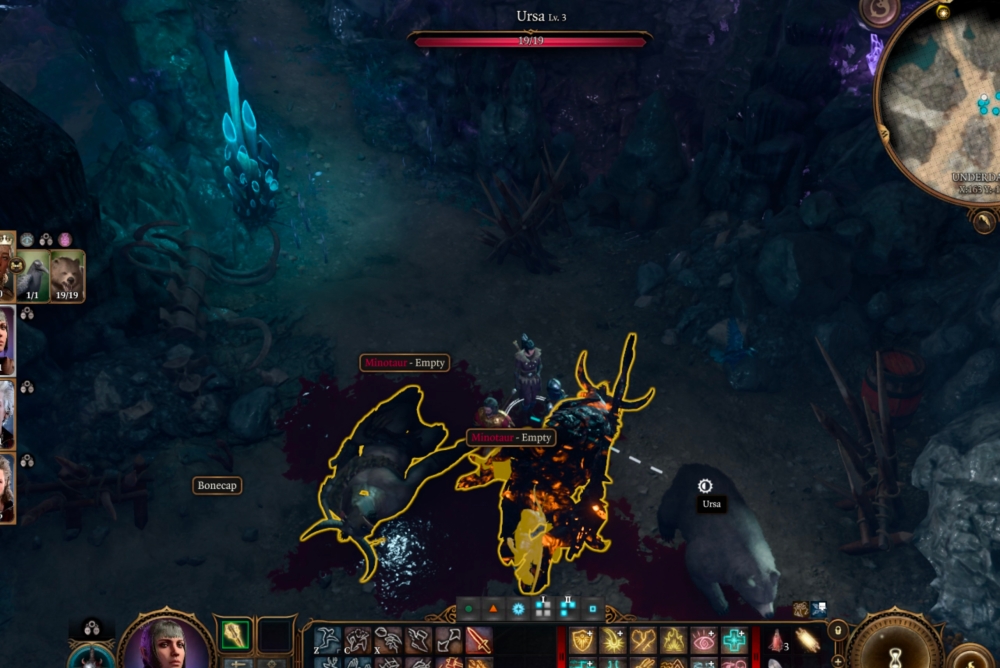Click the selected character's large portrait
Viewport: 1000px width, 668px height.
166,640
